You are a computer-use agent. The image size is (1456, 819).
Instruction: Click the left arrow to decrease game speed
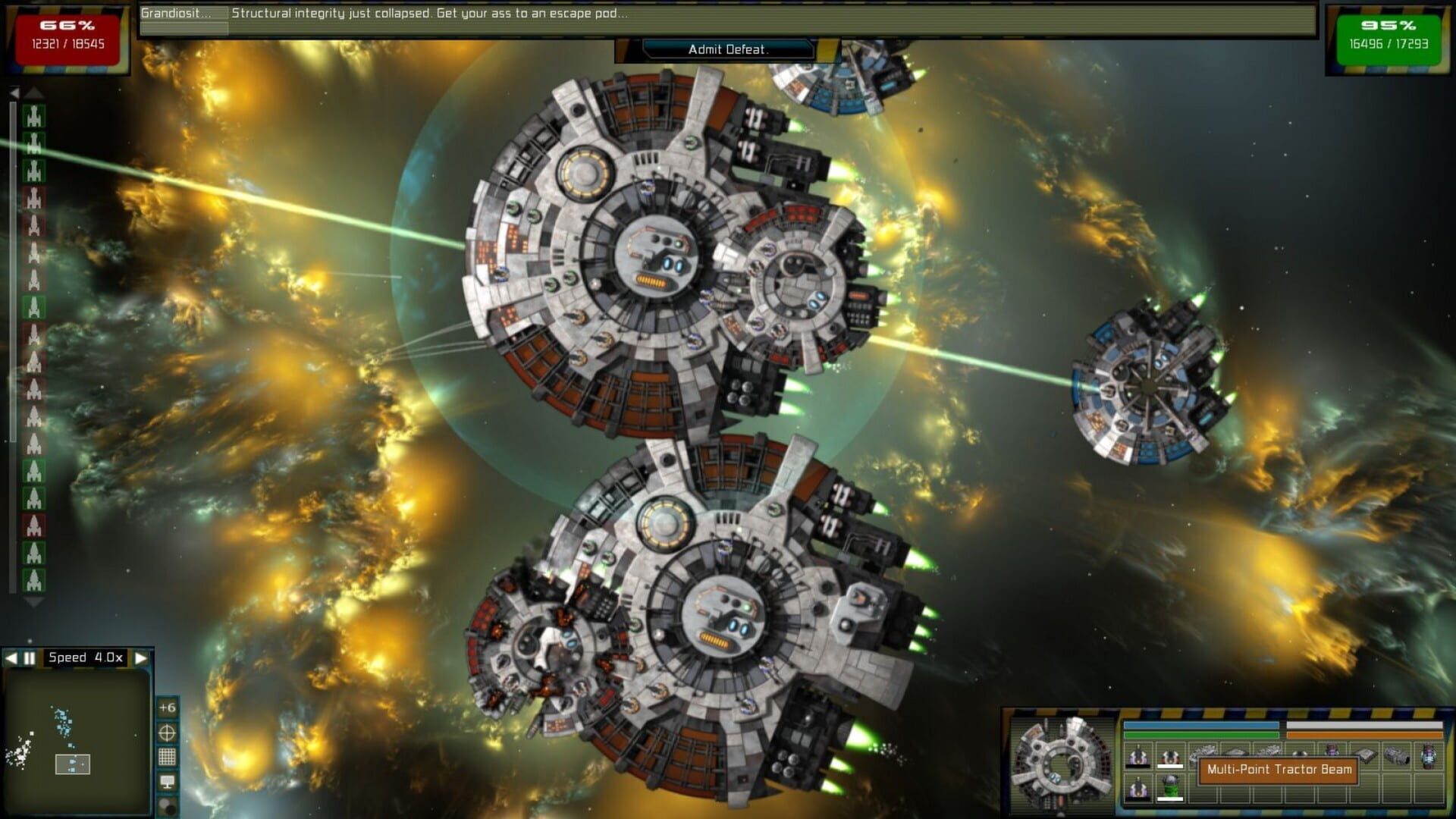[x=11, y=657]
